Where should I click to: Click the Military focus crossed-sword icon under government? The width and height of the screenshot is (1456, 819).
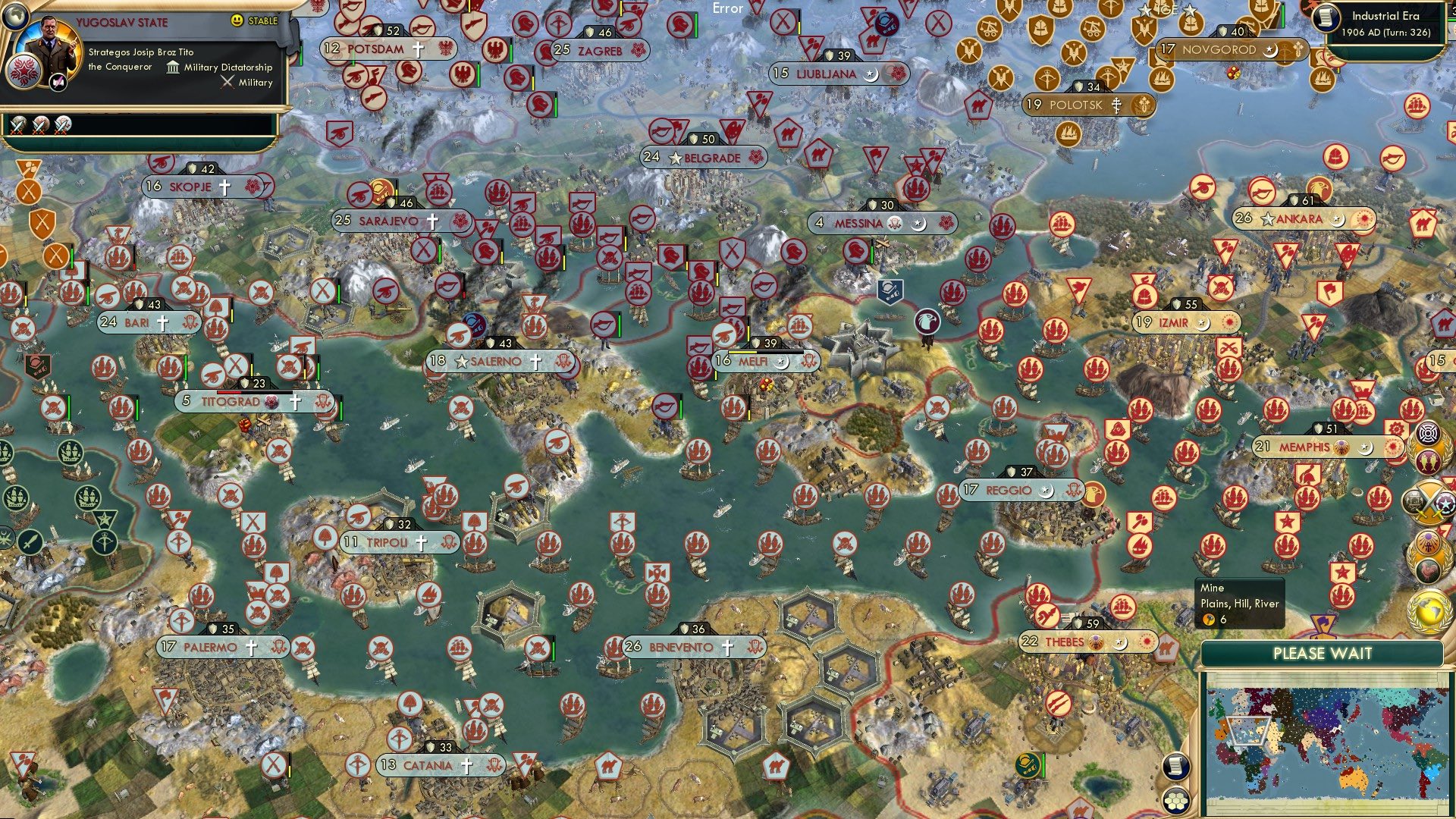(227, 83)
